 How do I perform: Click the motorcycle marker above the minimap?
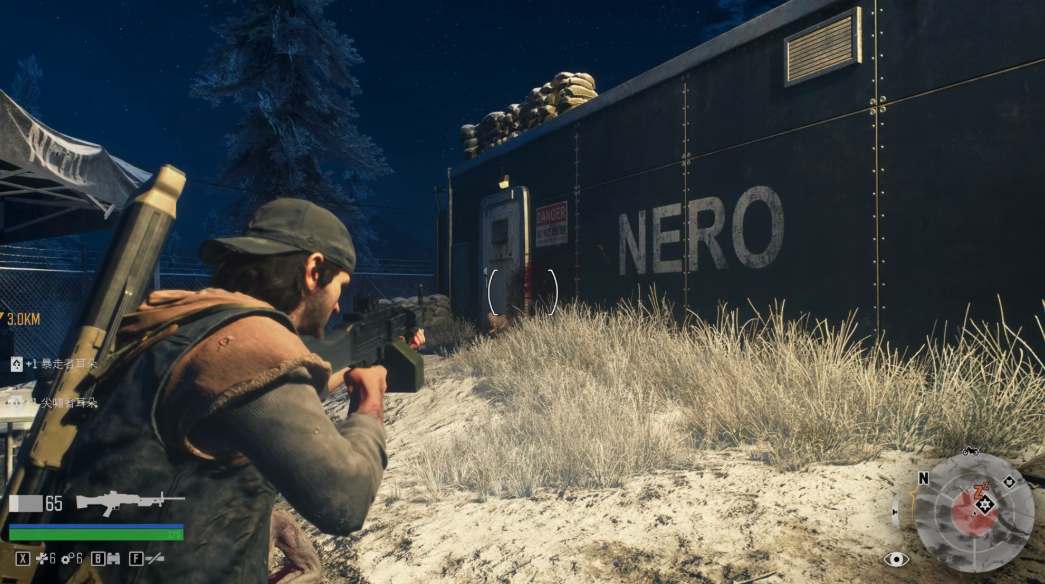pyautogui.click(x=970, y=452)
